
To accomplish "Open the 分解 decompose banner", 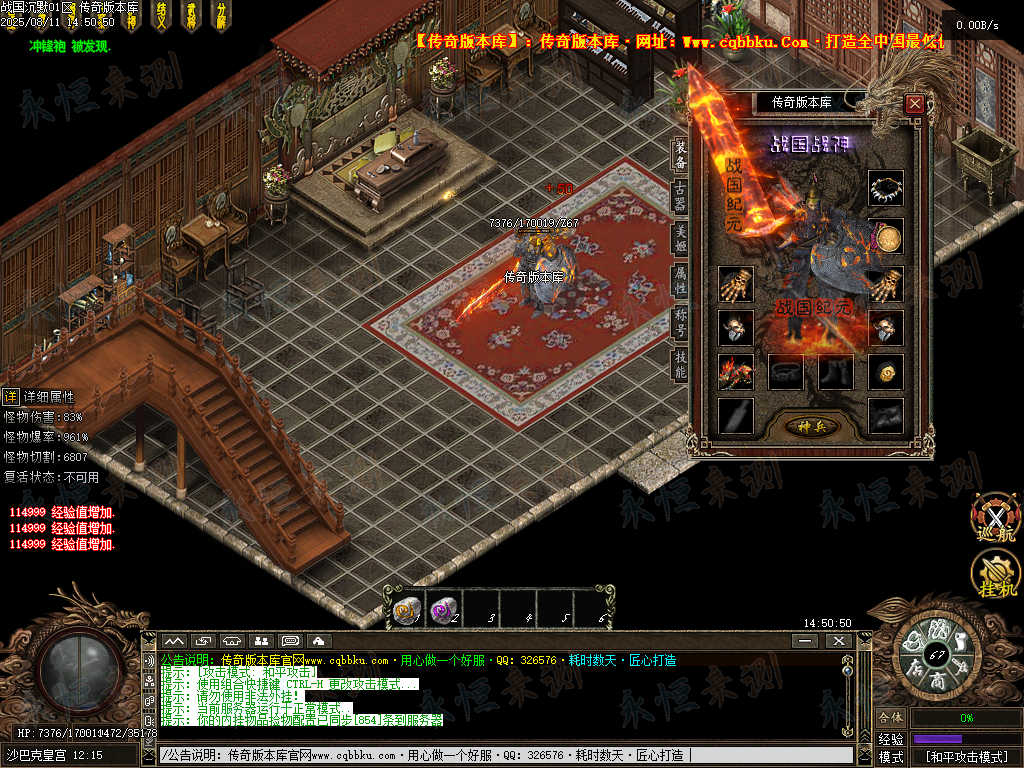I will (x=221, y=15).
